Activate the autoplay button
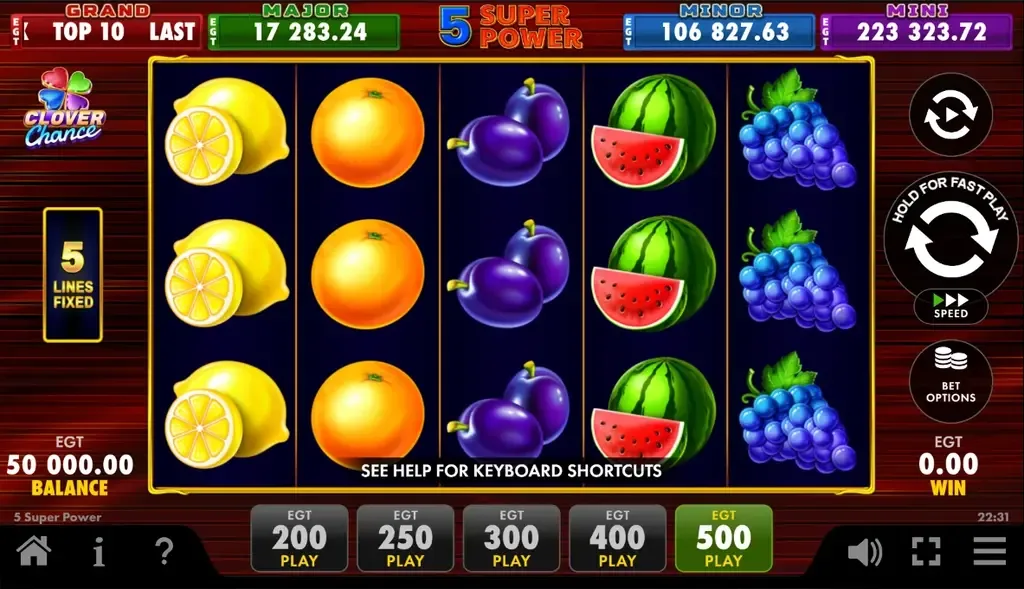Screen dimensions: 1024x589 click(x=950, y=116)
